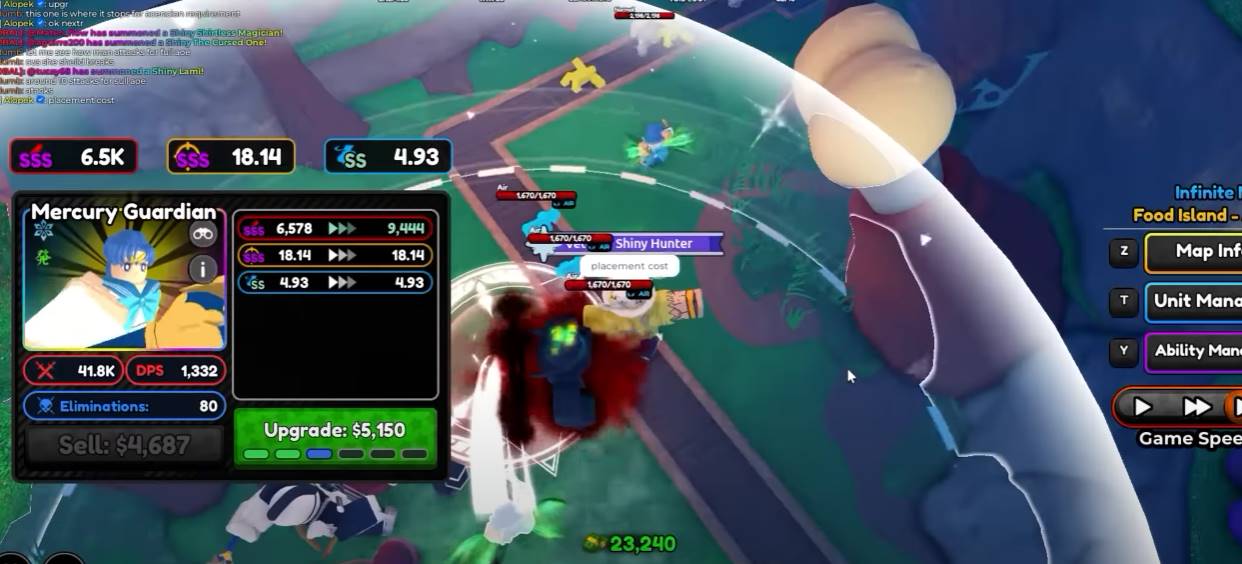Set game speed to double-arrow fast
Image resolution: width=1242 pixels, height=564 pixels.
[1196, 407]
